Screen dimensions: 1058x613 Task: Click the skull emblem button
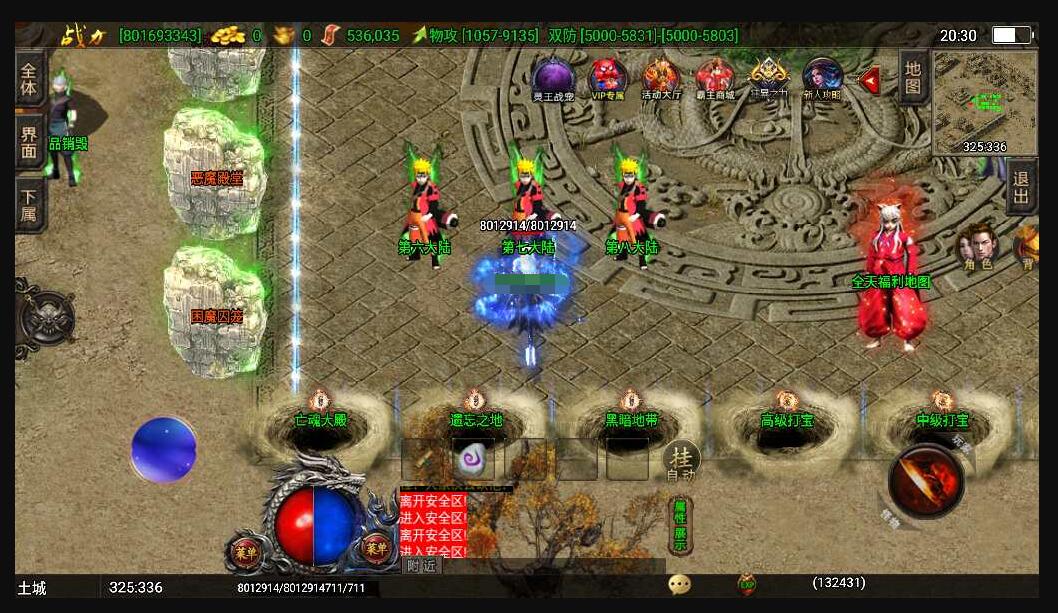[46, 318]
